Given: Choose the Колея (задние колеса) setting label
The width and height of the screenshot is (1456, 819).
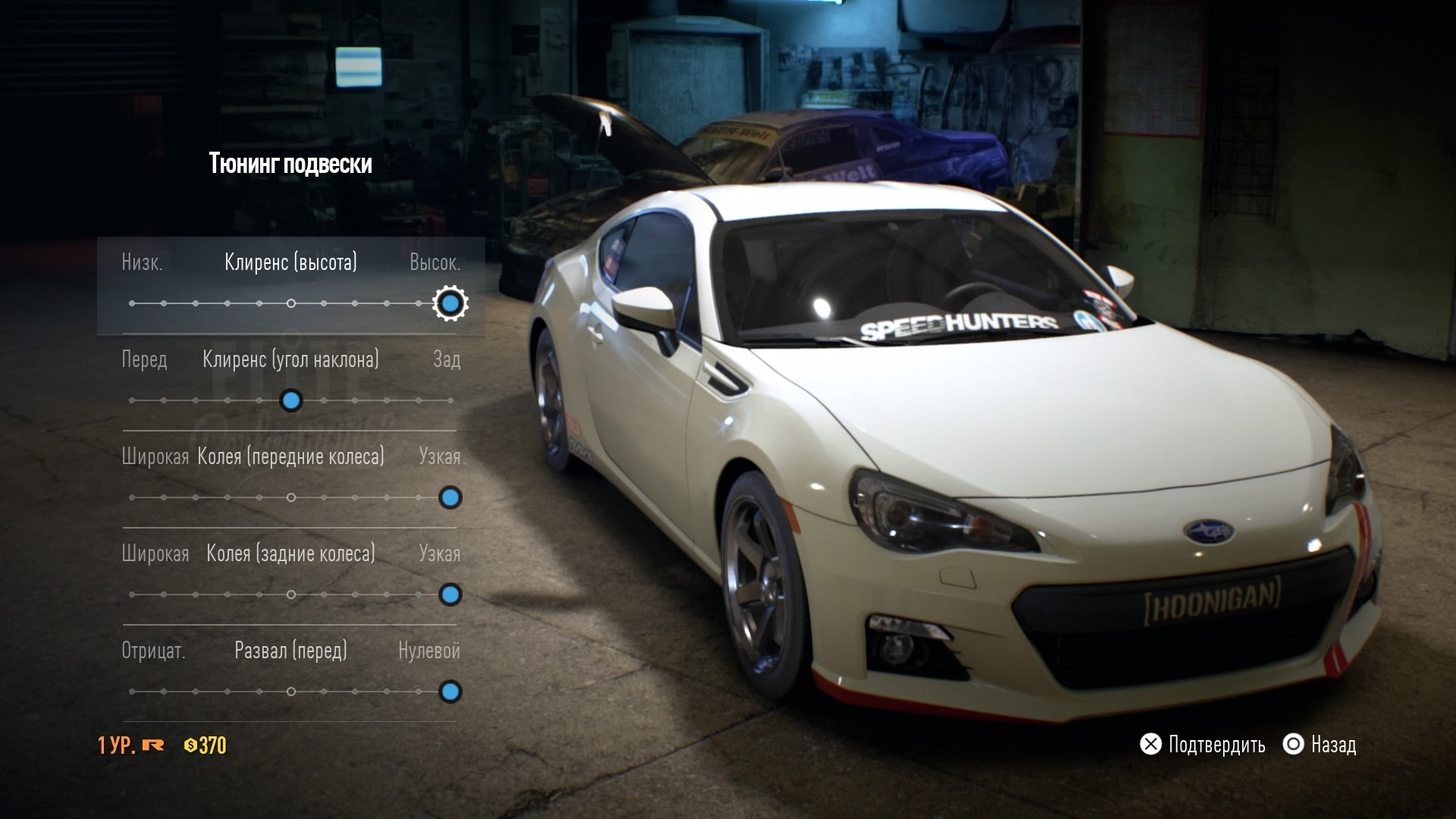Looking at the screenshot, I should 290,554.
